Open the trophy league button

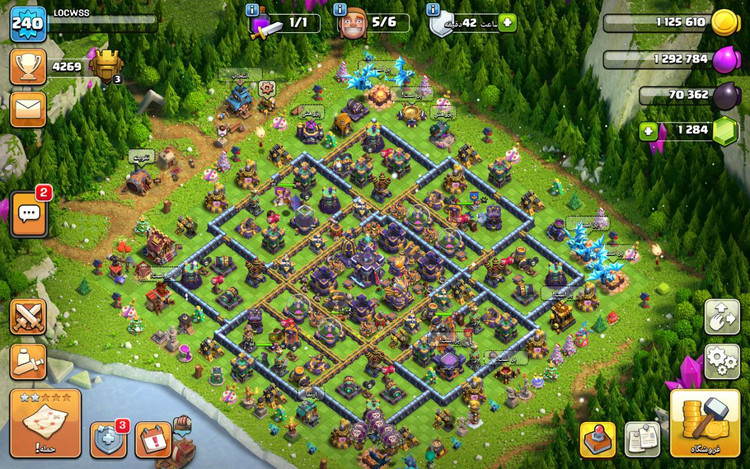click(28, 67)
